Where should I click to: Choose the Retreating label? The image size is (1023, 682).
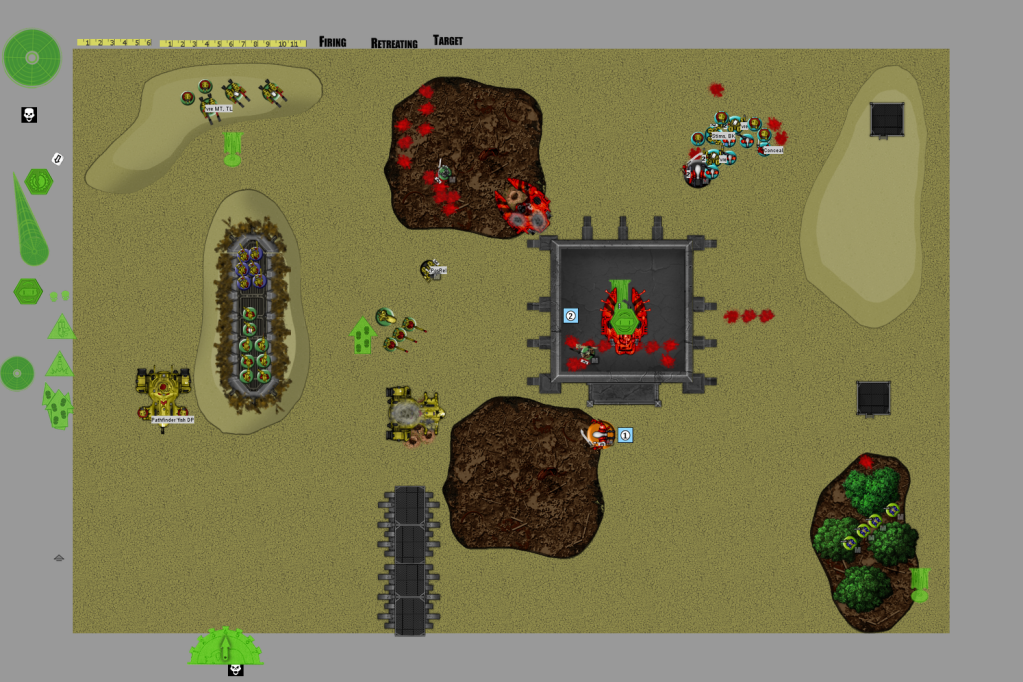394,43
